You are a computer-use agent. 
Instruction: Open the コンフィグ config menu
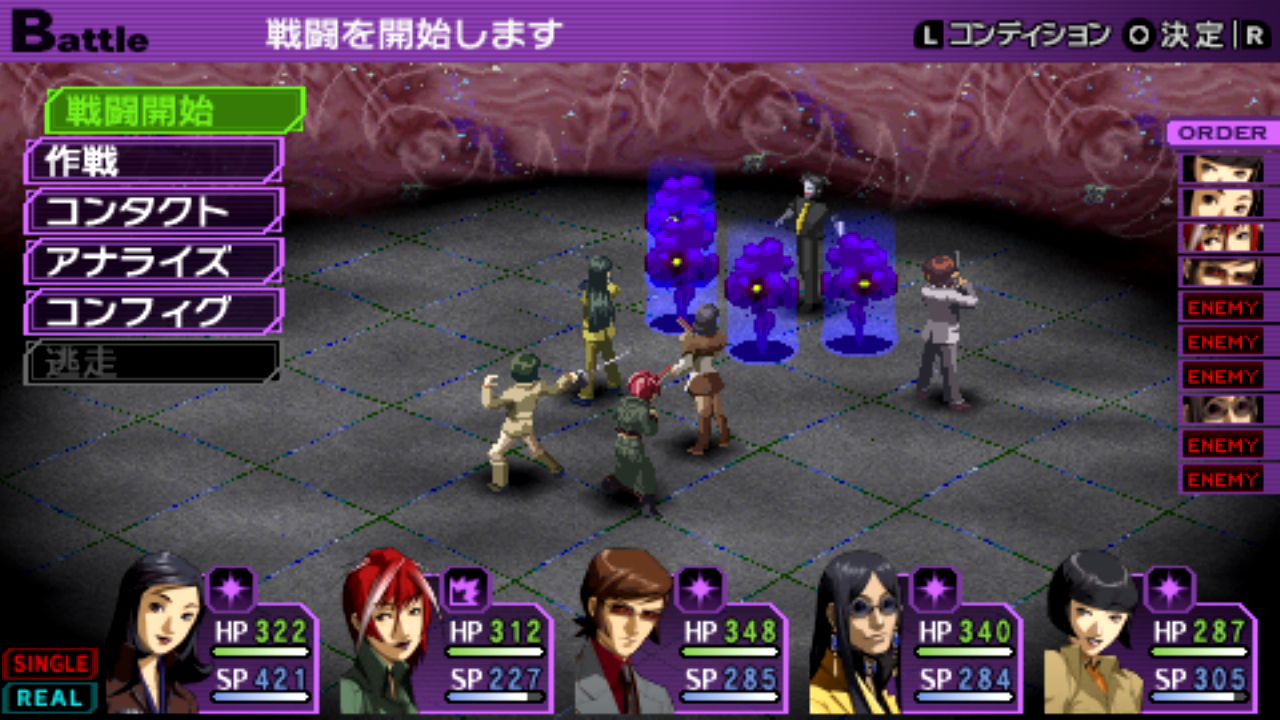pyautogui.click(x=152, y=311)
